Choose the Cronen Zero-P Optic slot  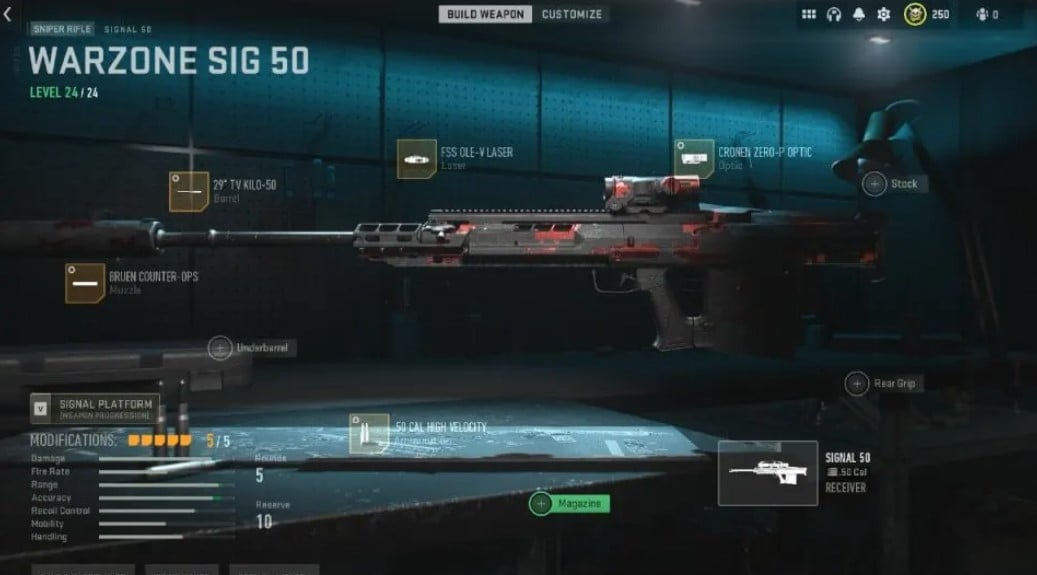pyautogui.click(x=693, y=159)
